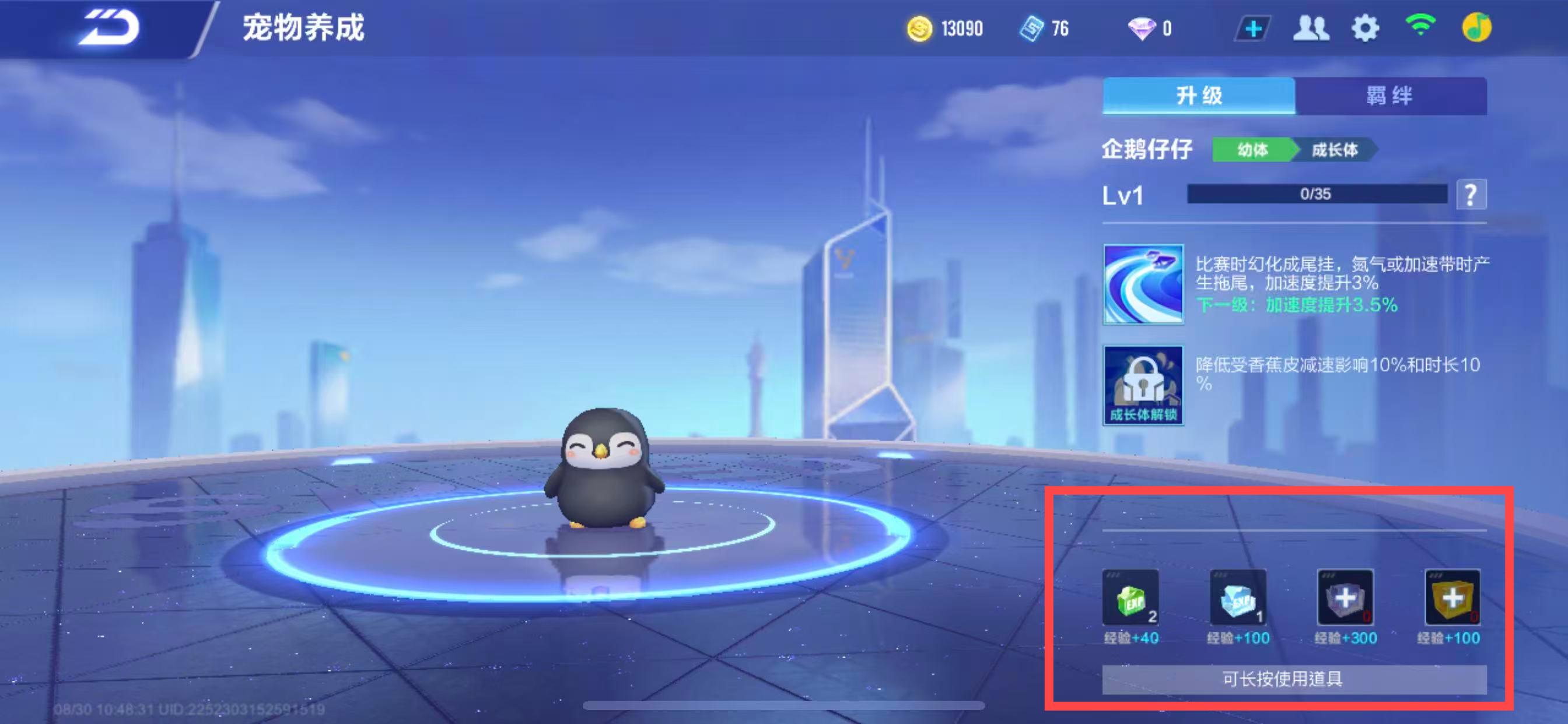
Task: Click the gold coin currency icon
Action: point(919,29)
